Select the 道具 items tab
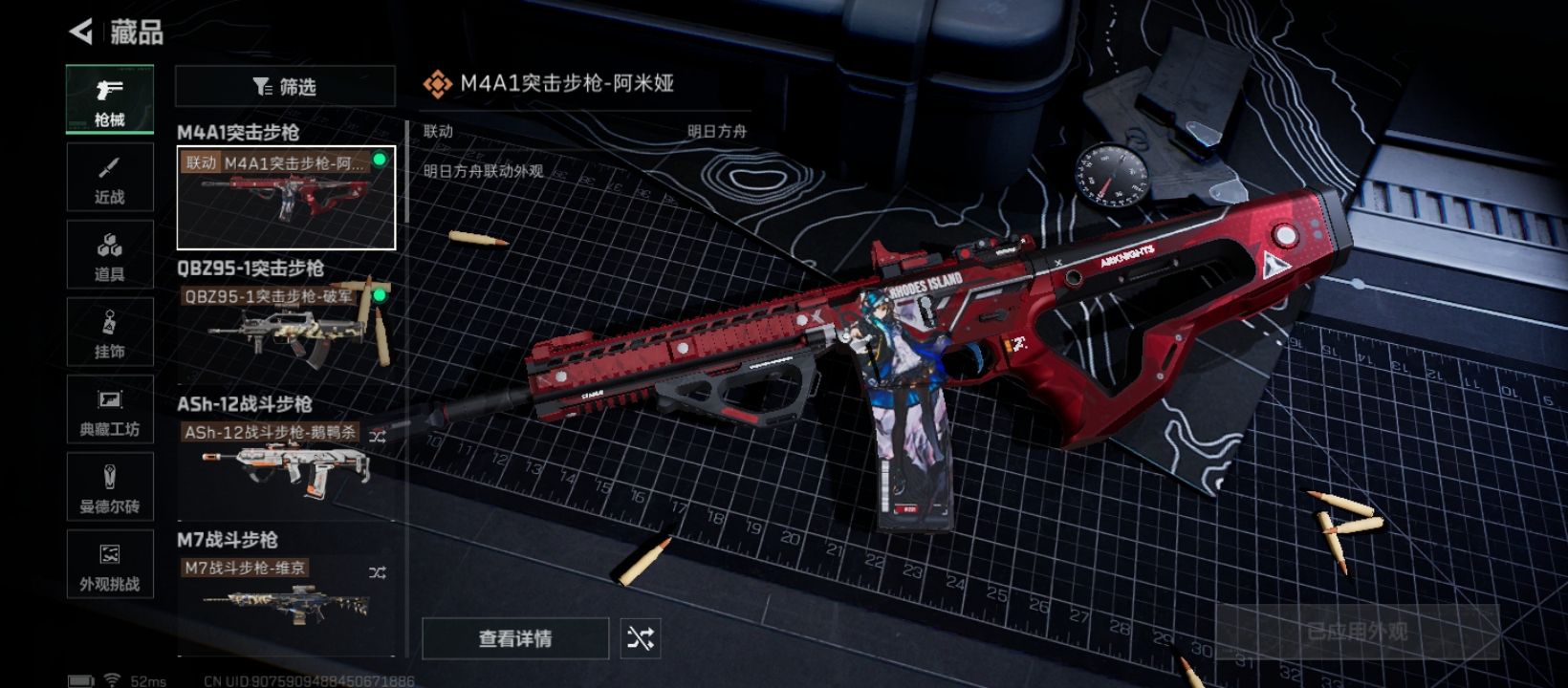Screen dimensions: 1568x688 (x=110, y=255)
